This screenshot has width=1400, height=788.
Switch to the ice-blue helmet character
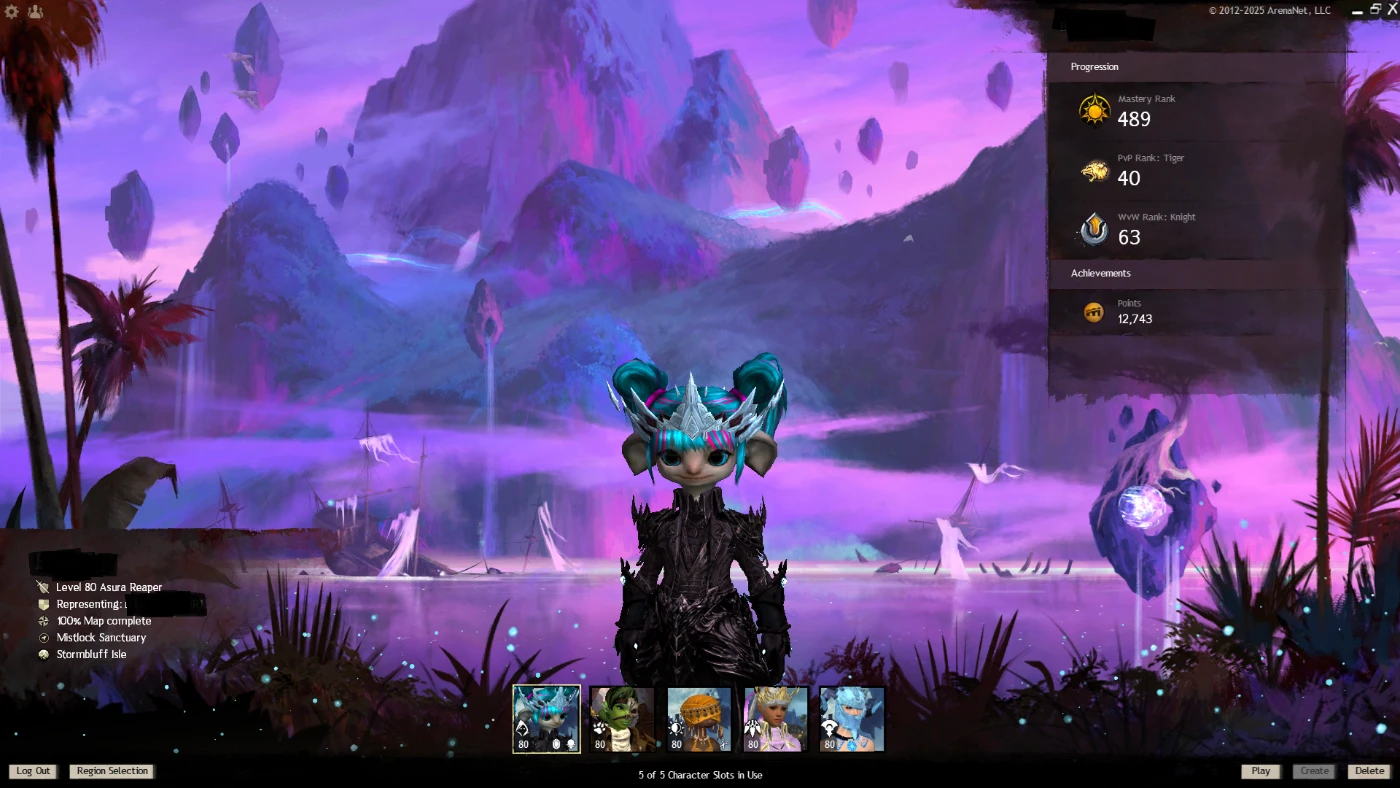point(852,718)
